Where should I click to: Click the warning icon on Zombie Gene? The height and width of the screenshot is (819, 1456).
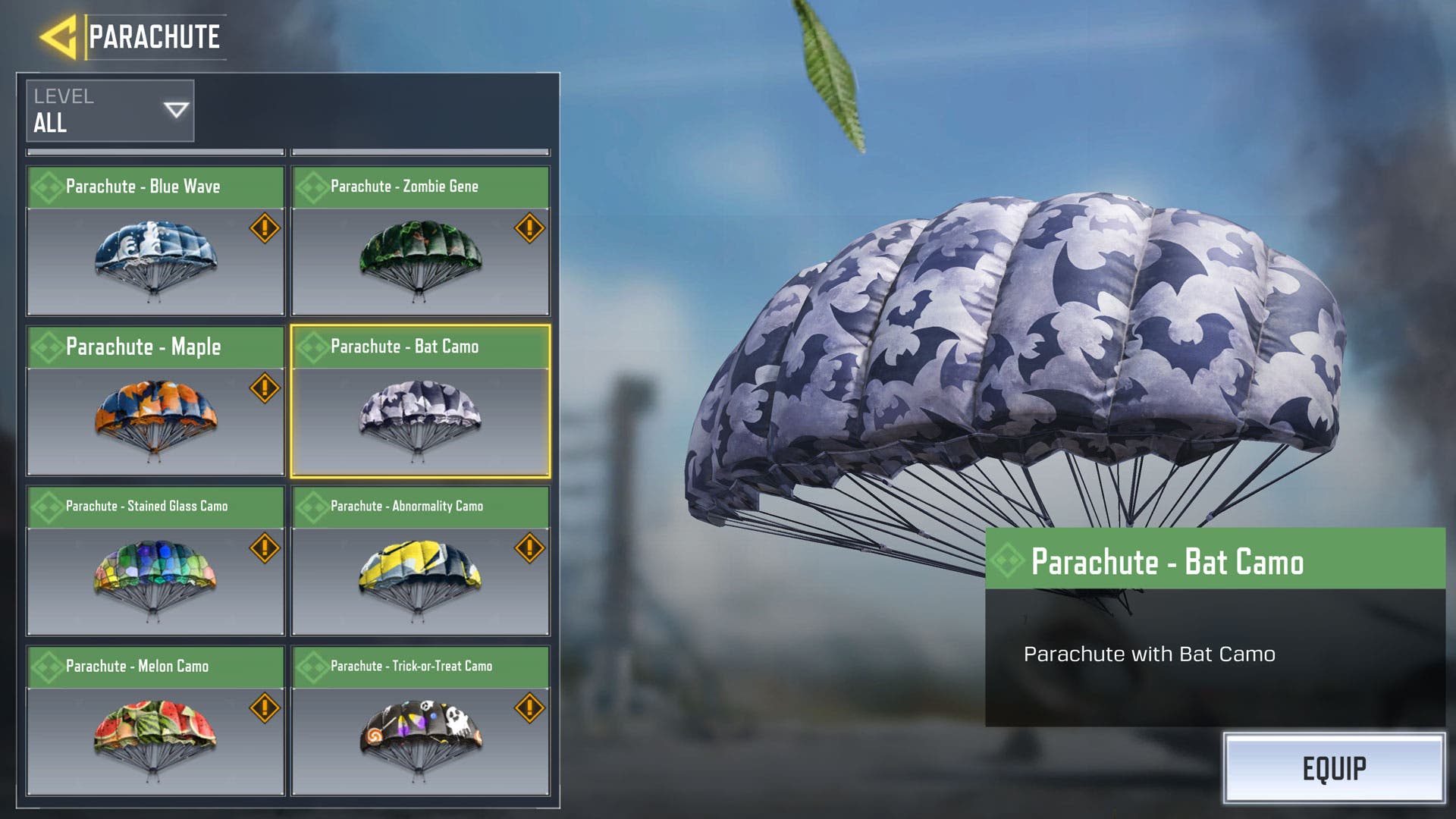point(529,227)
